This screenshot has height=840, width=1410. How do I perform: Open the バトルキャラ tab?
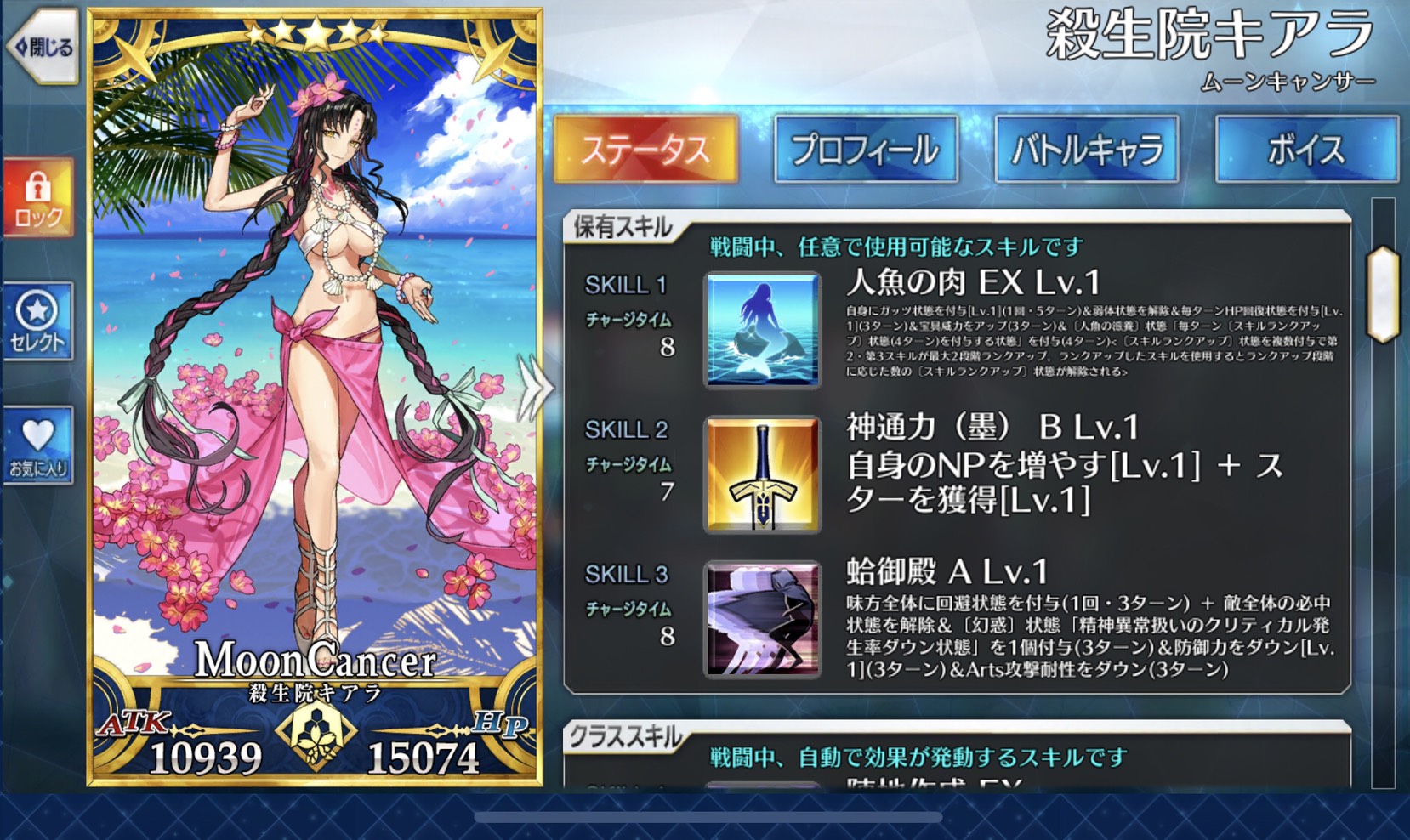pos(1087,147)
